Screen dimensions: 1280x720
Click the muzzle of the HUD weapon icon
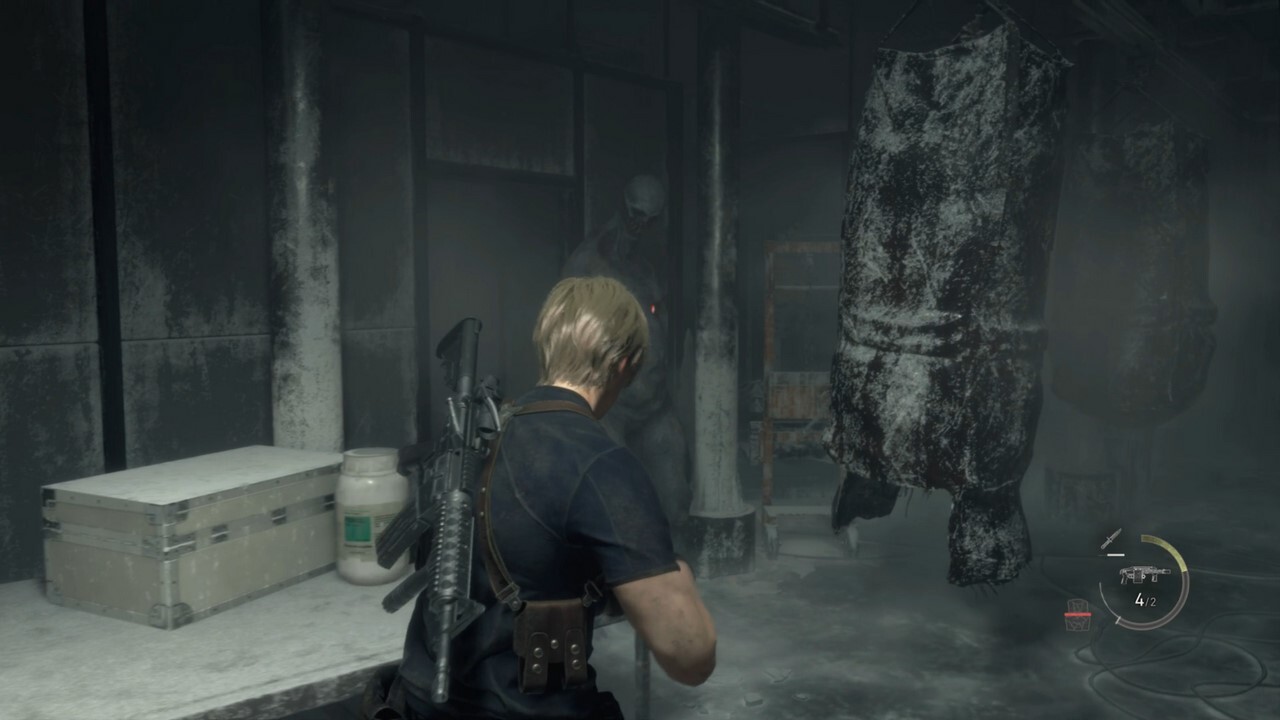pyautogui.click(x=1167, y=571)
